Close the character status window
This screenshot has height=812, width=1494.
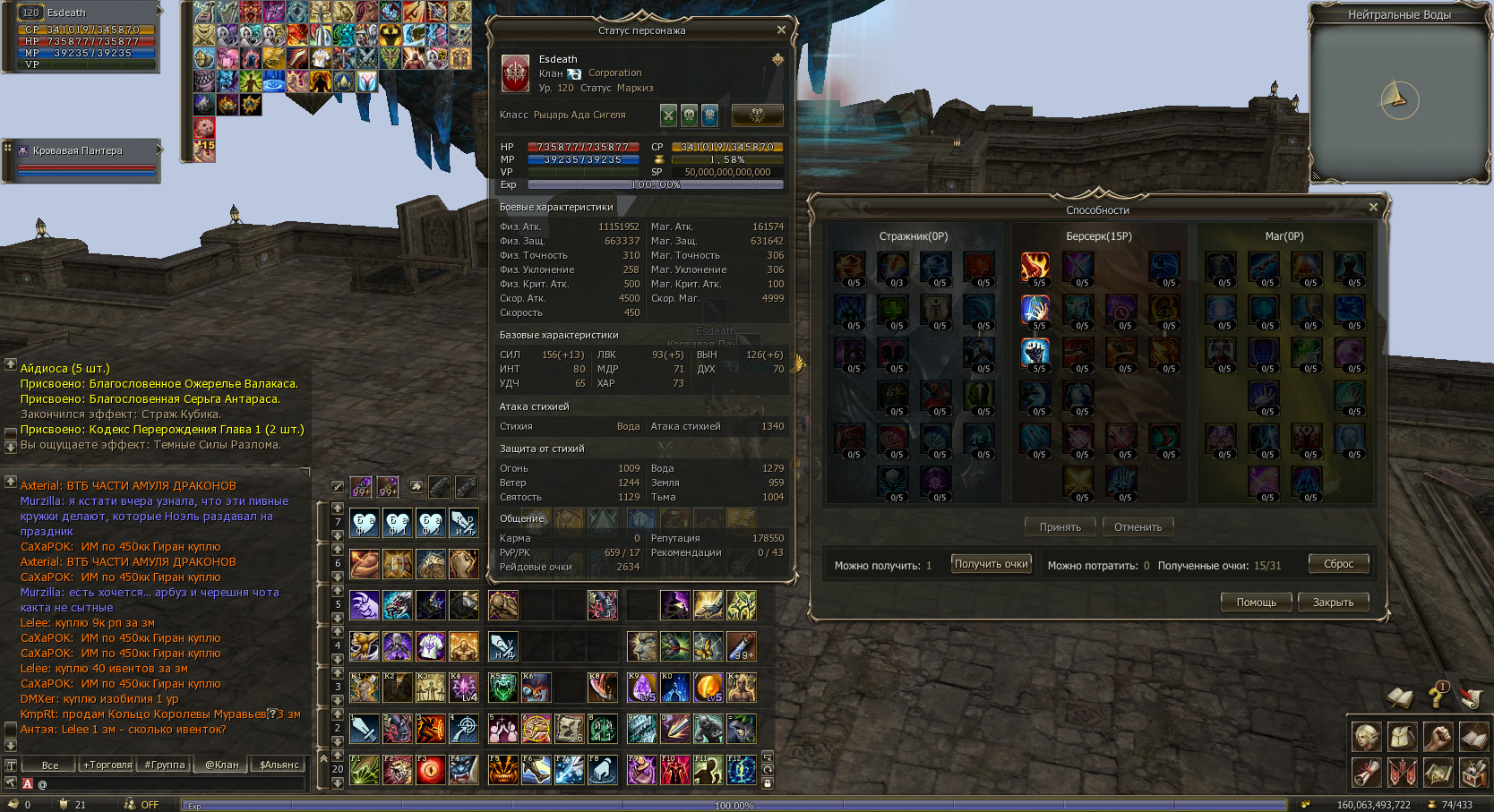(781, 30)
